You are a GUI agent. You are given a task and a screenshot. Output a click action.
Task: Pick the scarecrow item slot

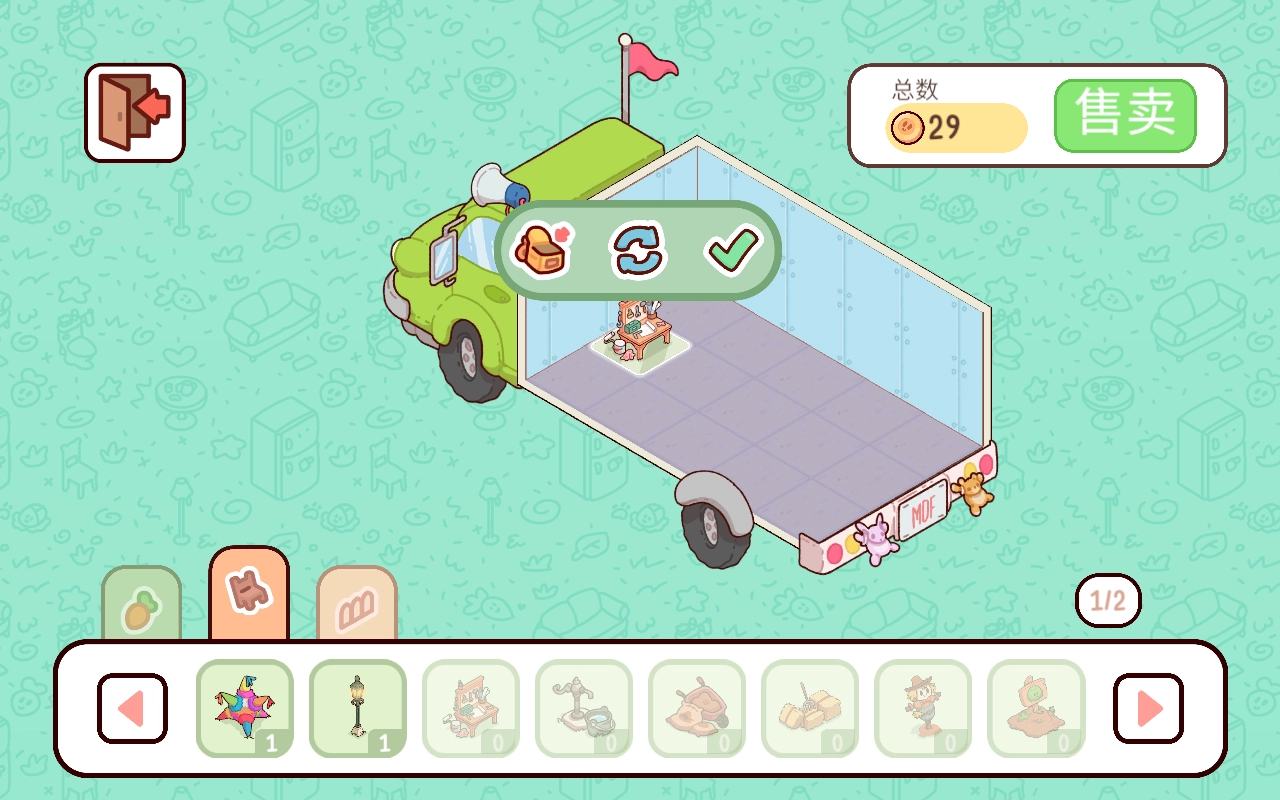click(923, 708)
